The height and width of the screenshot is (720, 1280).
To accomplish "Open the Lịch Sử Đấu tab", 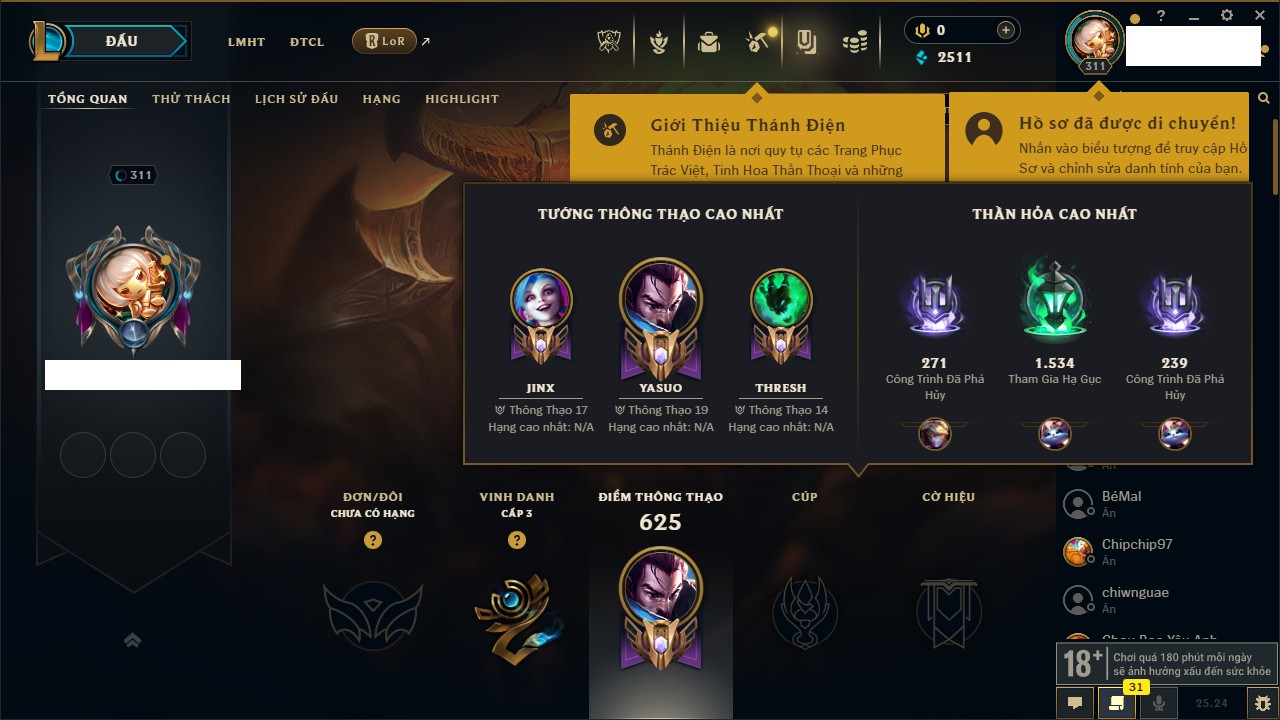I will pos(296,99).
